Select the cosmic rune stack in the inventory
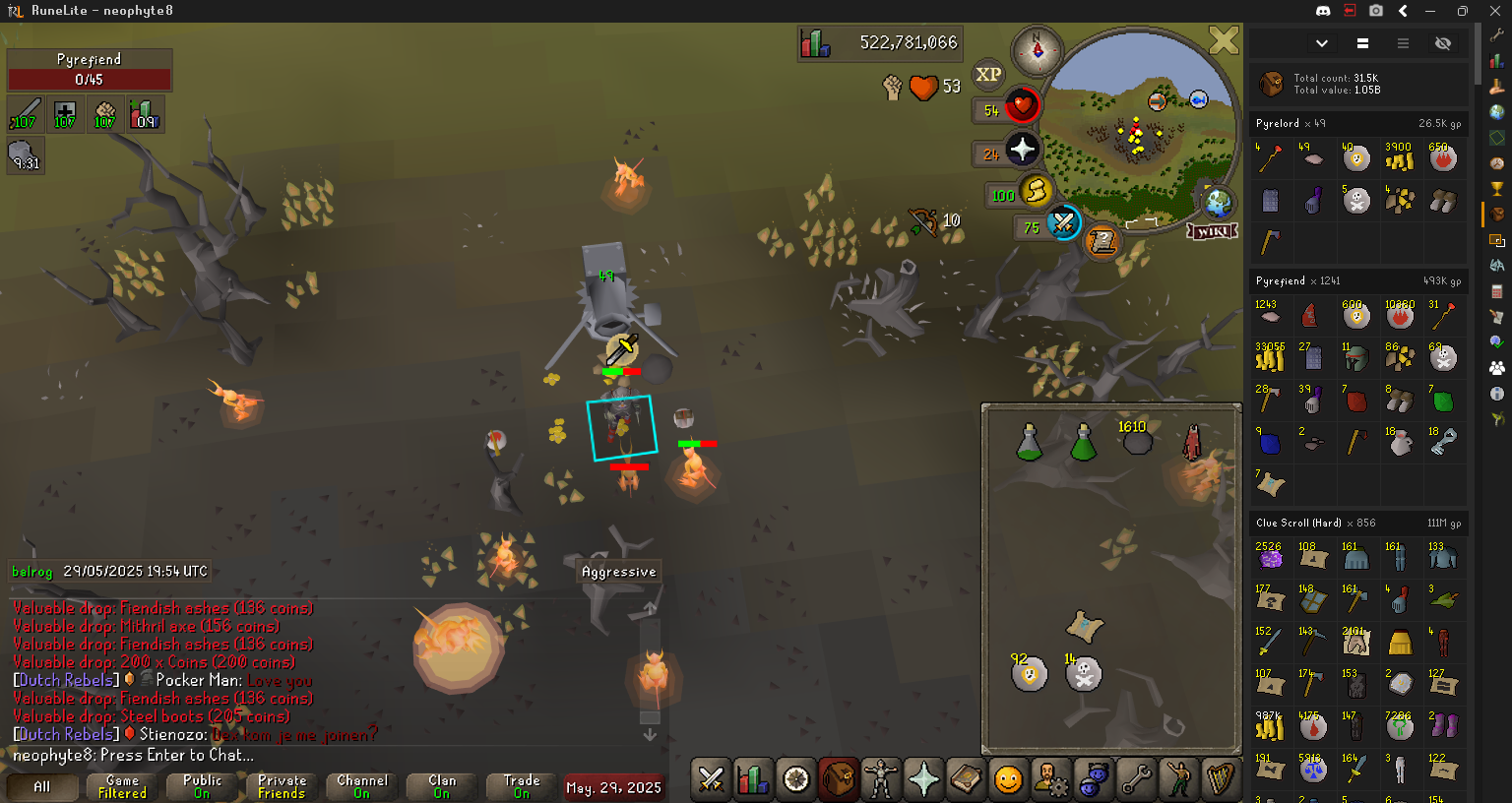The width and height of the screenshot is (1512, 803). (x=1030, y=674)
